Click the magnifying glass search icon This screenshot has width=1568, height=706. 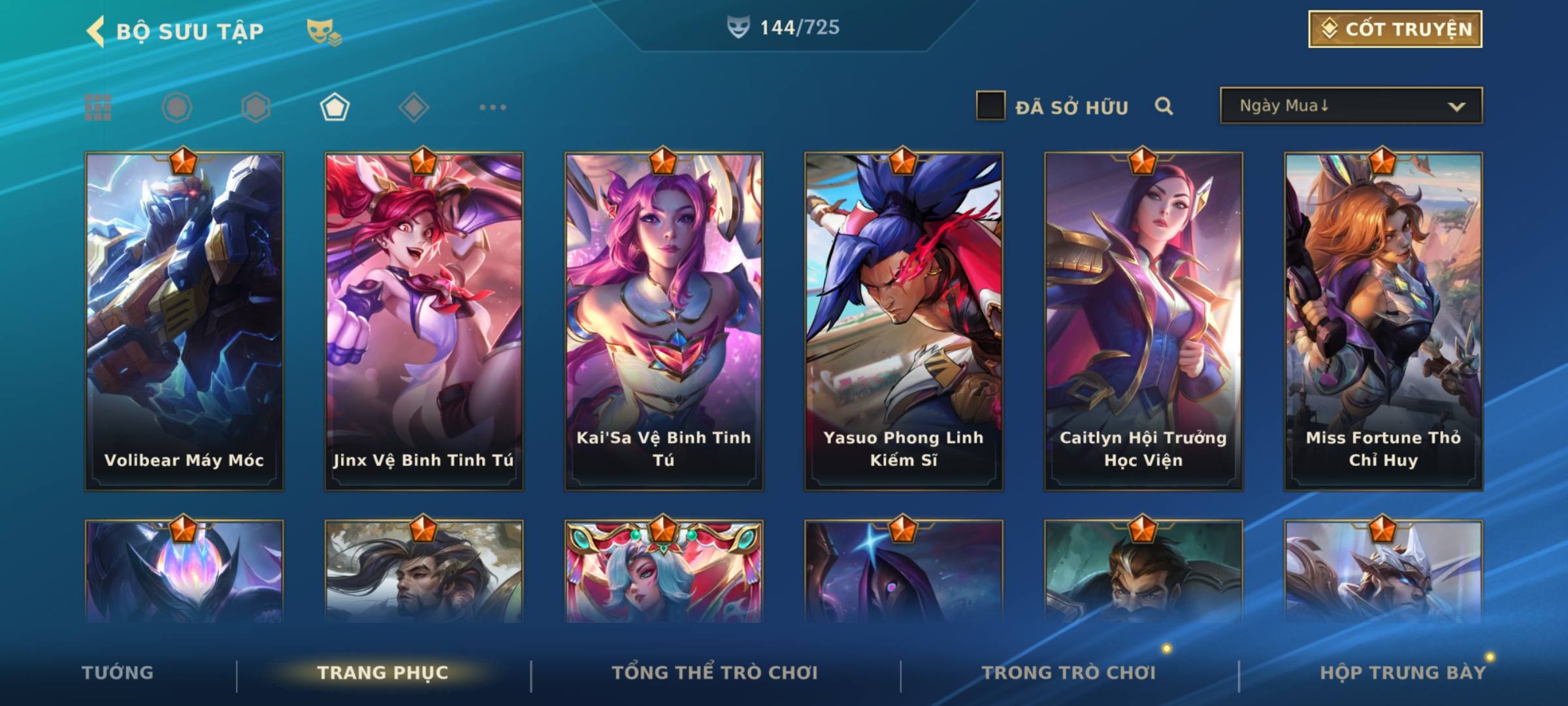[1164, 106]
